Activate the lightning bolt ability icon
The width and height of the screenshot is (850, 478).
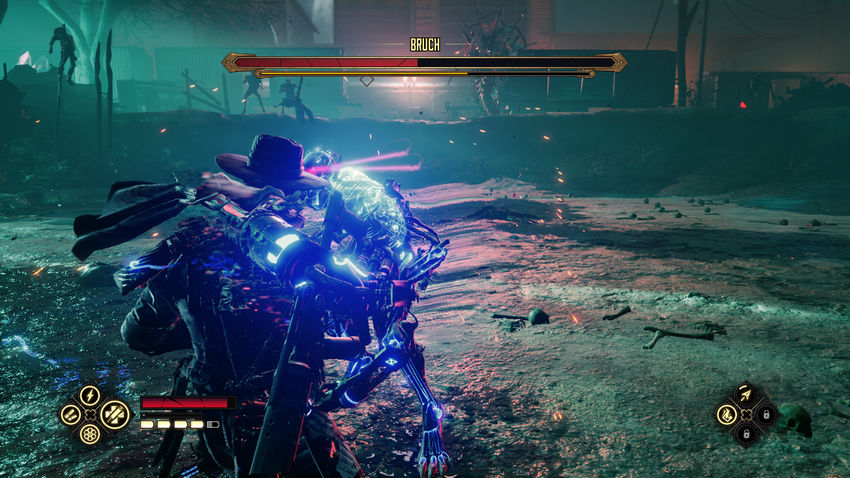coord(90,395)
